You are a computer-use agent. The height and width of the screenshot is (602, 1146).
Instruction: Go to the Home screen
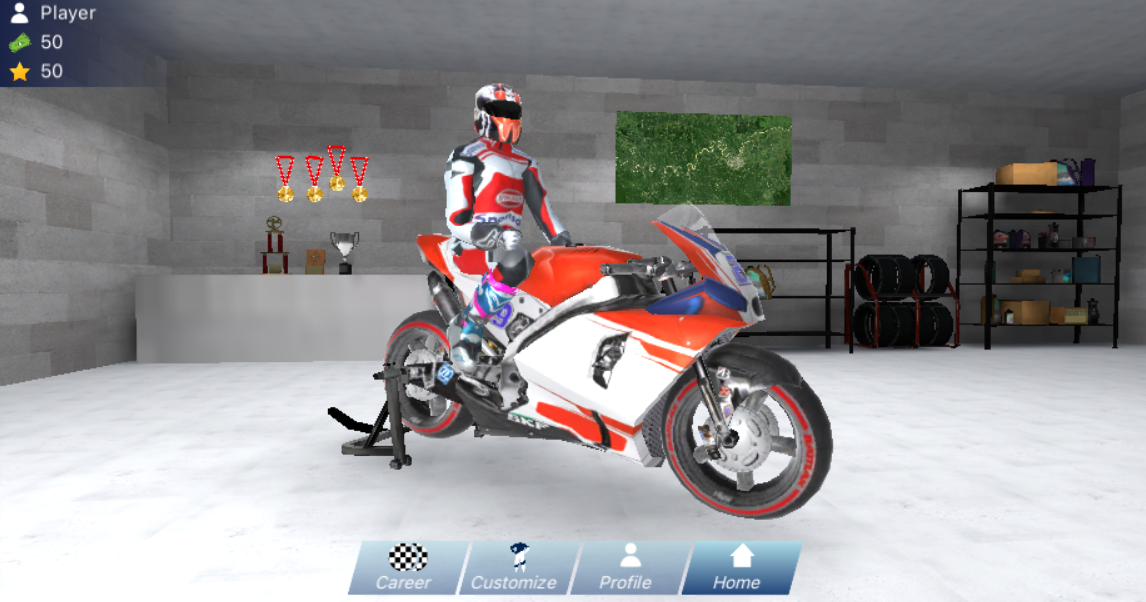coord(739,568)
